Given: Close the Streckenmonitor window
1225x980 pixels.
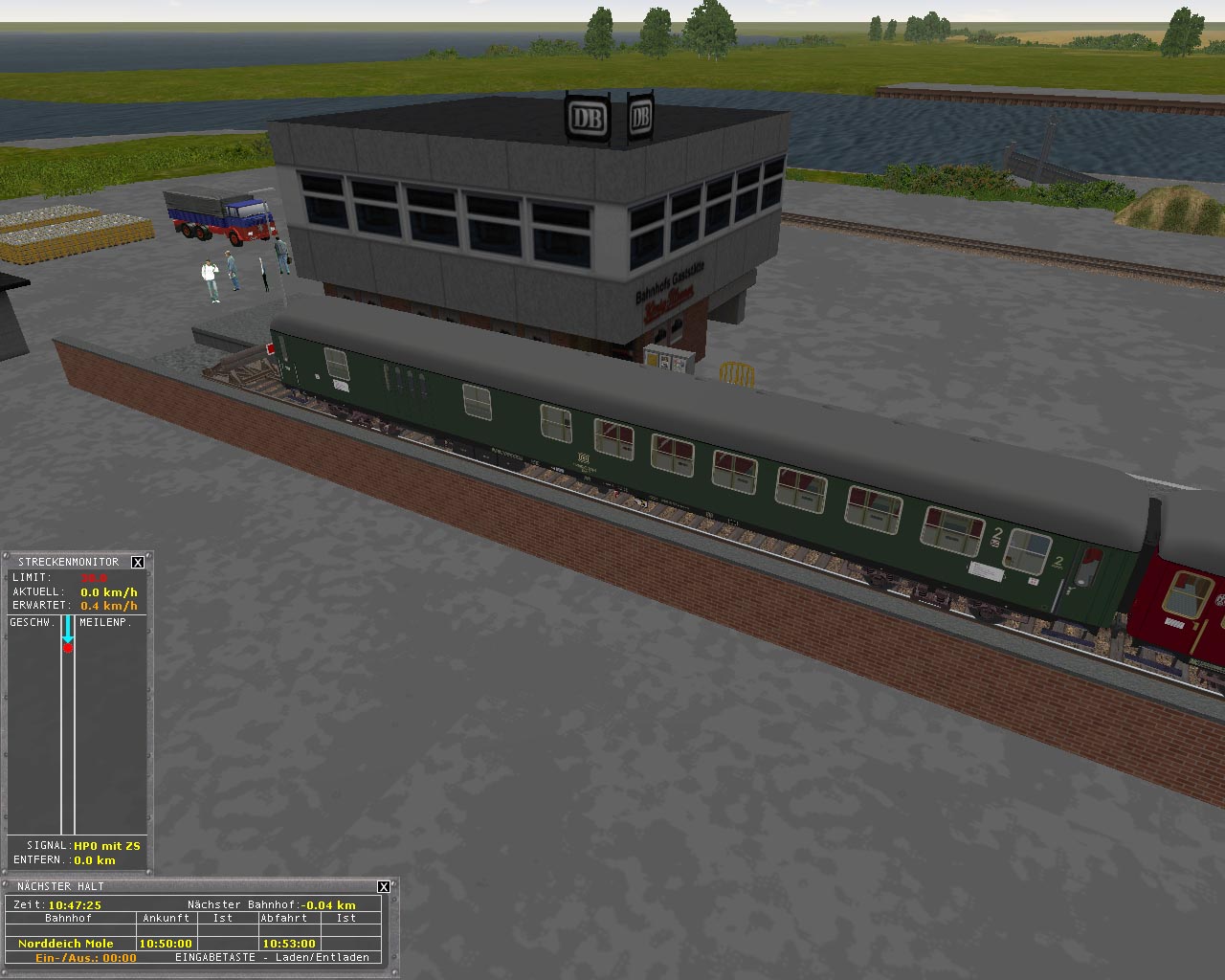Looking at the screenshot, I should click(138, 562).
